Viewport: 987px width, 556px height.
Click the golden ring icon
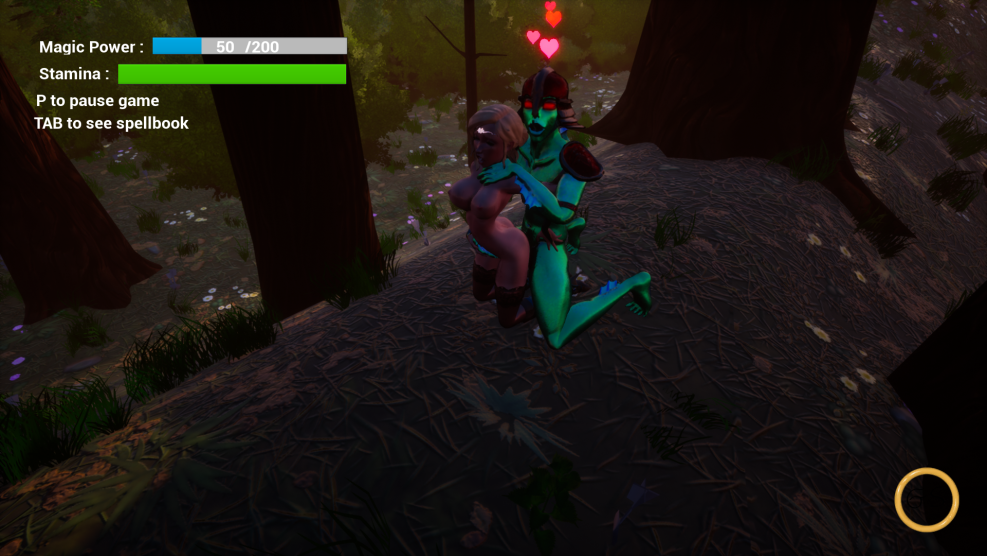point(926,499)
